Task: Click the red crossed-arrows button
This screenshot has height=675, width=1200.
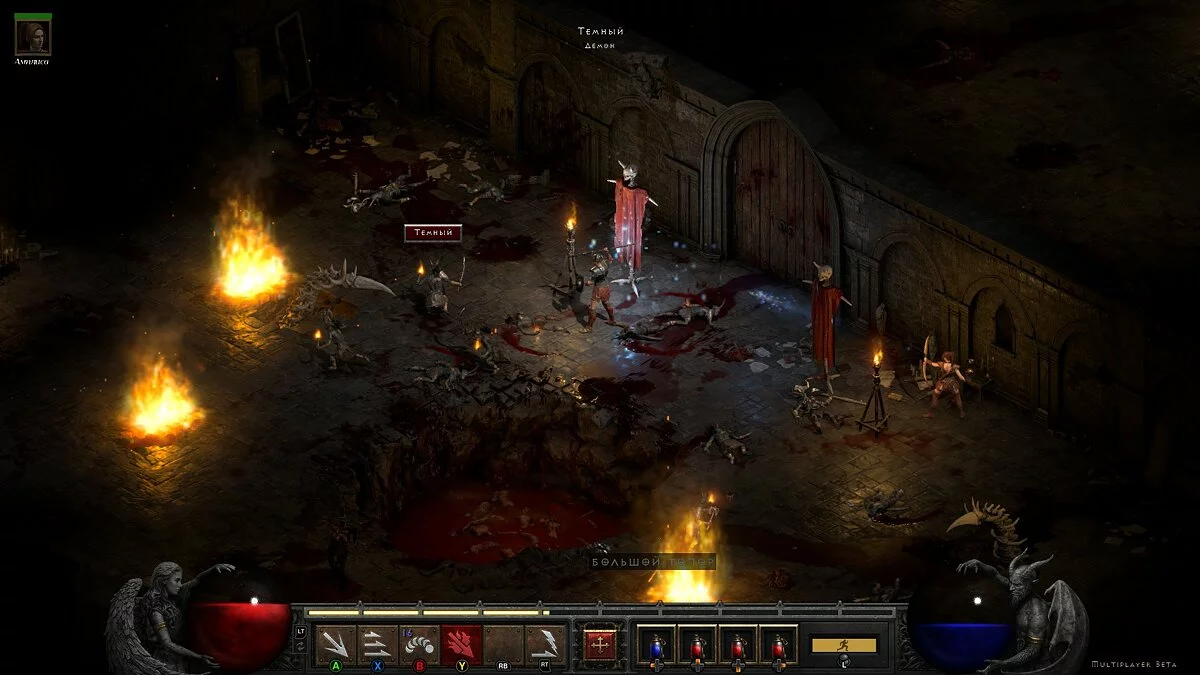Action: pyautogui.click(x=600, y=643)
